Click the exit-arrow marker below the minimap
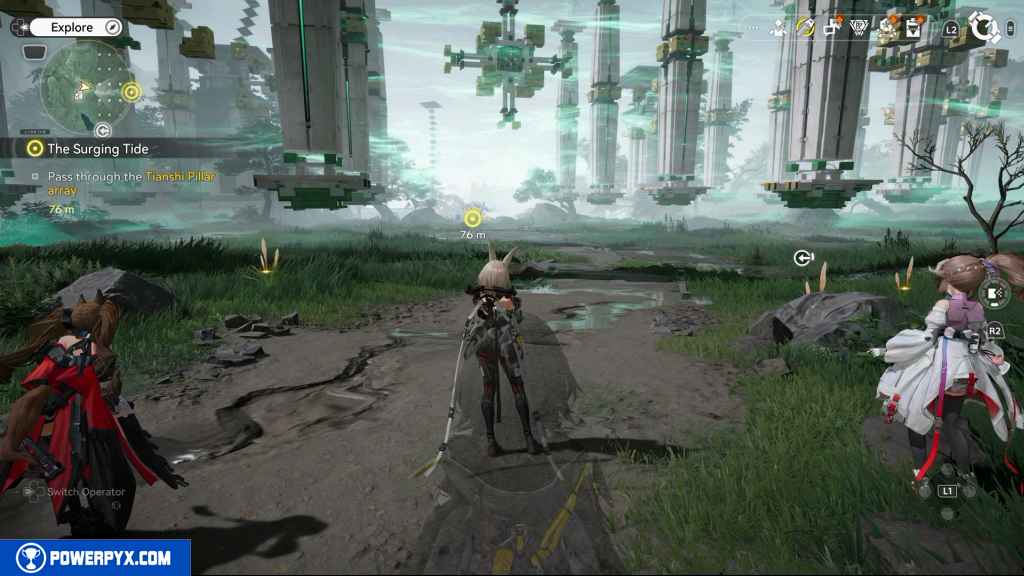This screenshot has width=1024, height=576. coord(102,130)
